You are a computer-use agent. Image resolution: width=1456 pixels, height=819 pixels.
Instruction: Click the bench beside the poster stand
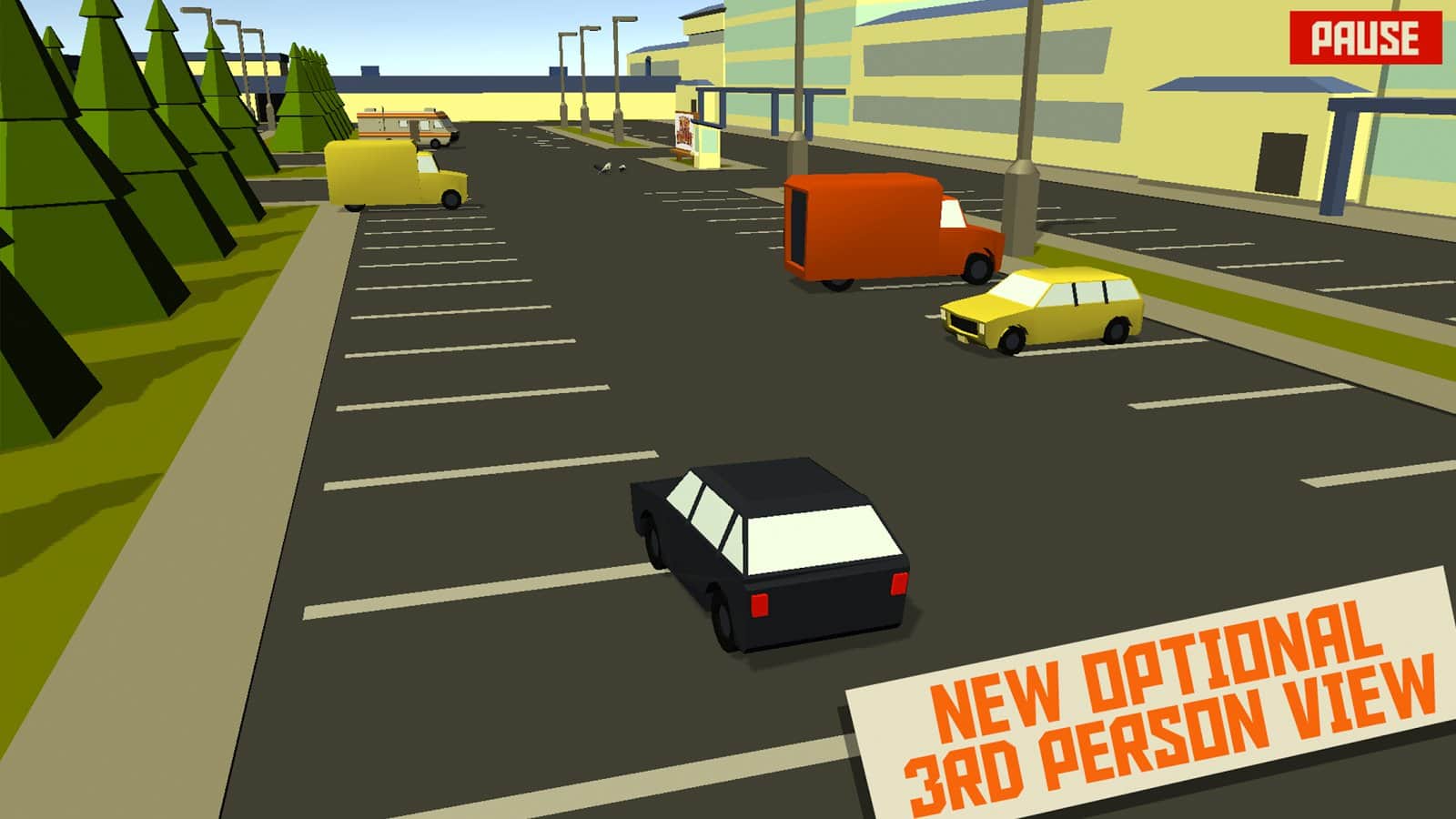(x=680, y=153)
